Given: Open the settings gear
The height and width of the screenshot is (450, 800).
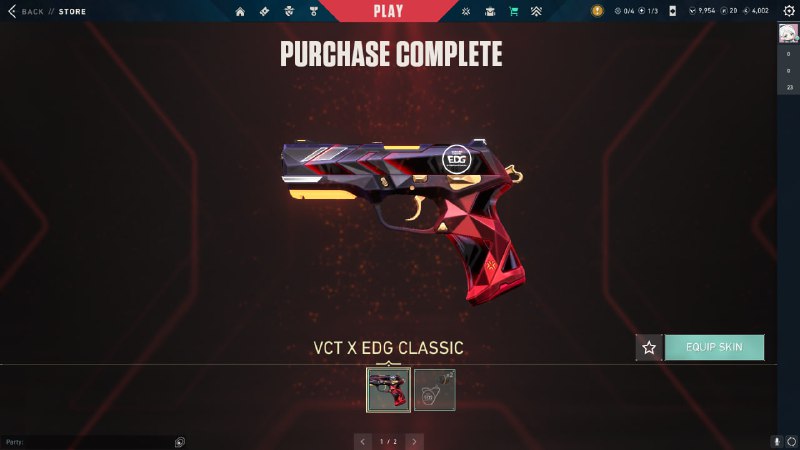Looking at the screenshot, I should tap(788, 11).
